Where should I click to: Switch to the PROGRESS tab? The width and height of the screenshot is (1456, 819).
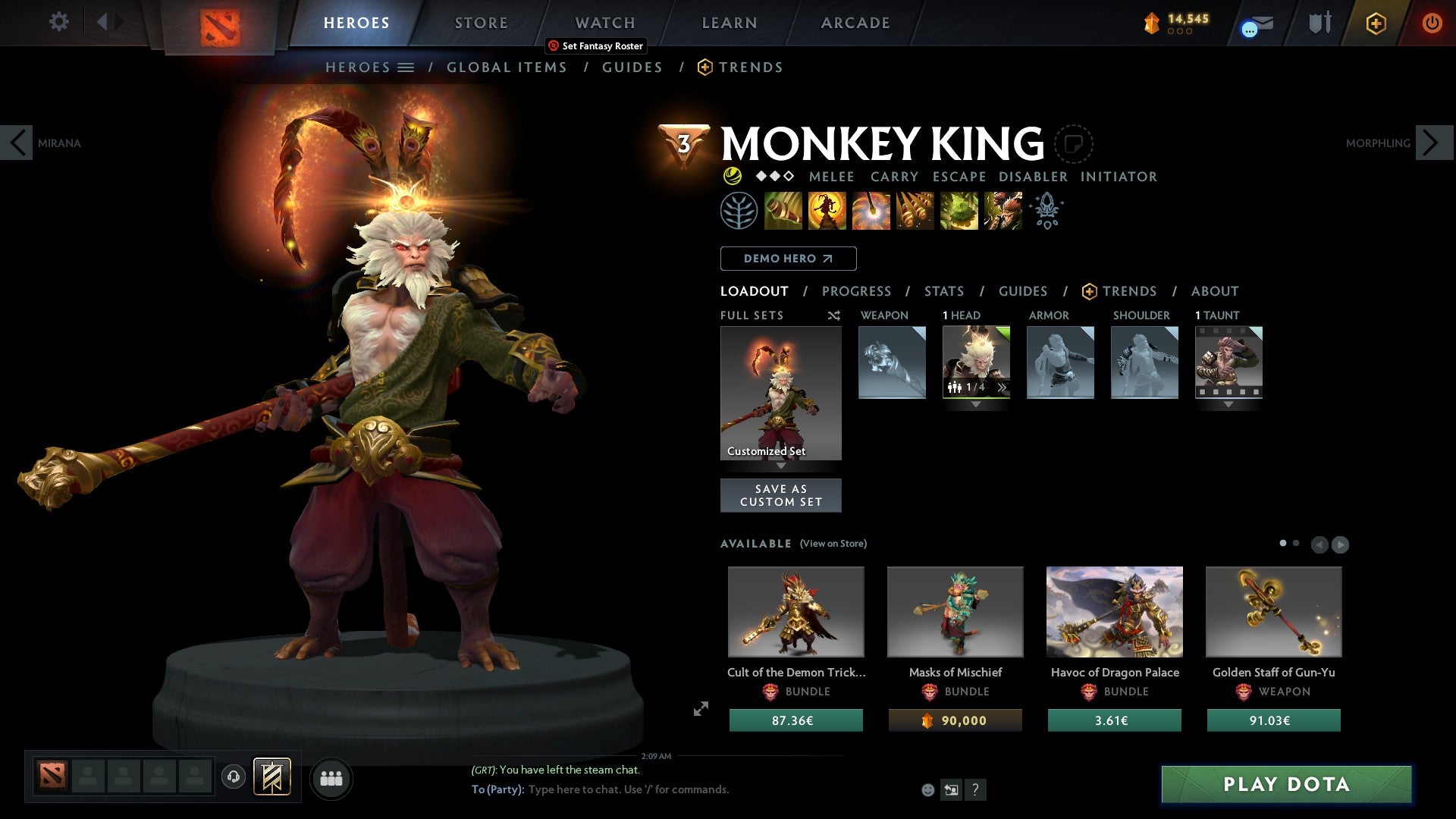pyautogui.click(x=857, y=291)
